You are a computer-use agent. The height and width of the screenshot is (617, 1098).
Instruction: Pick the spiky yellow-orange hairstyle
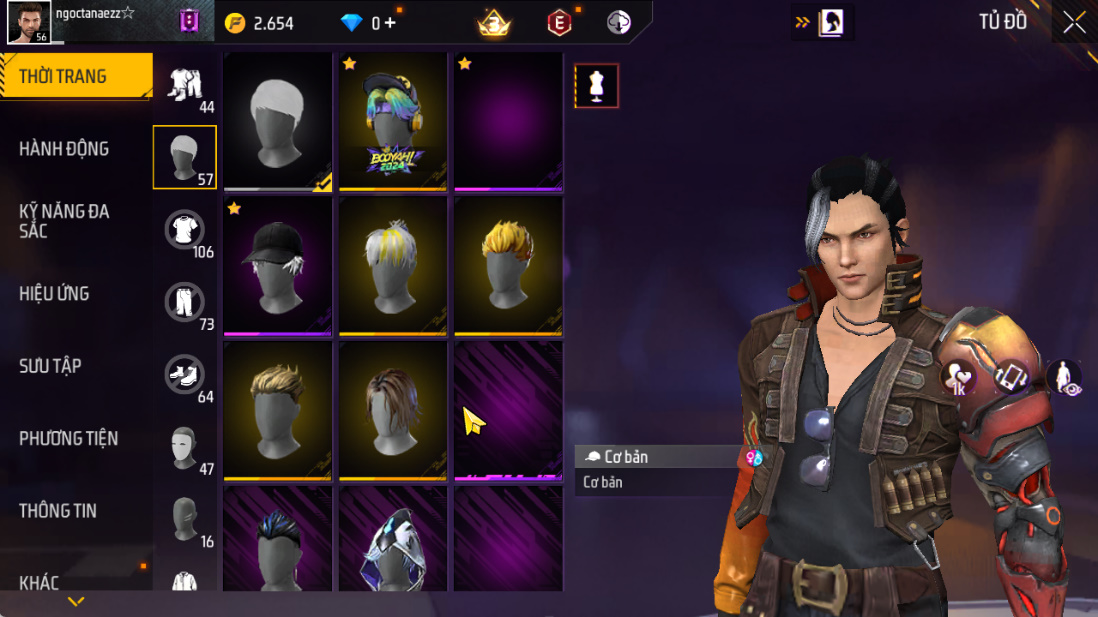pos(508,265)
